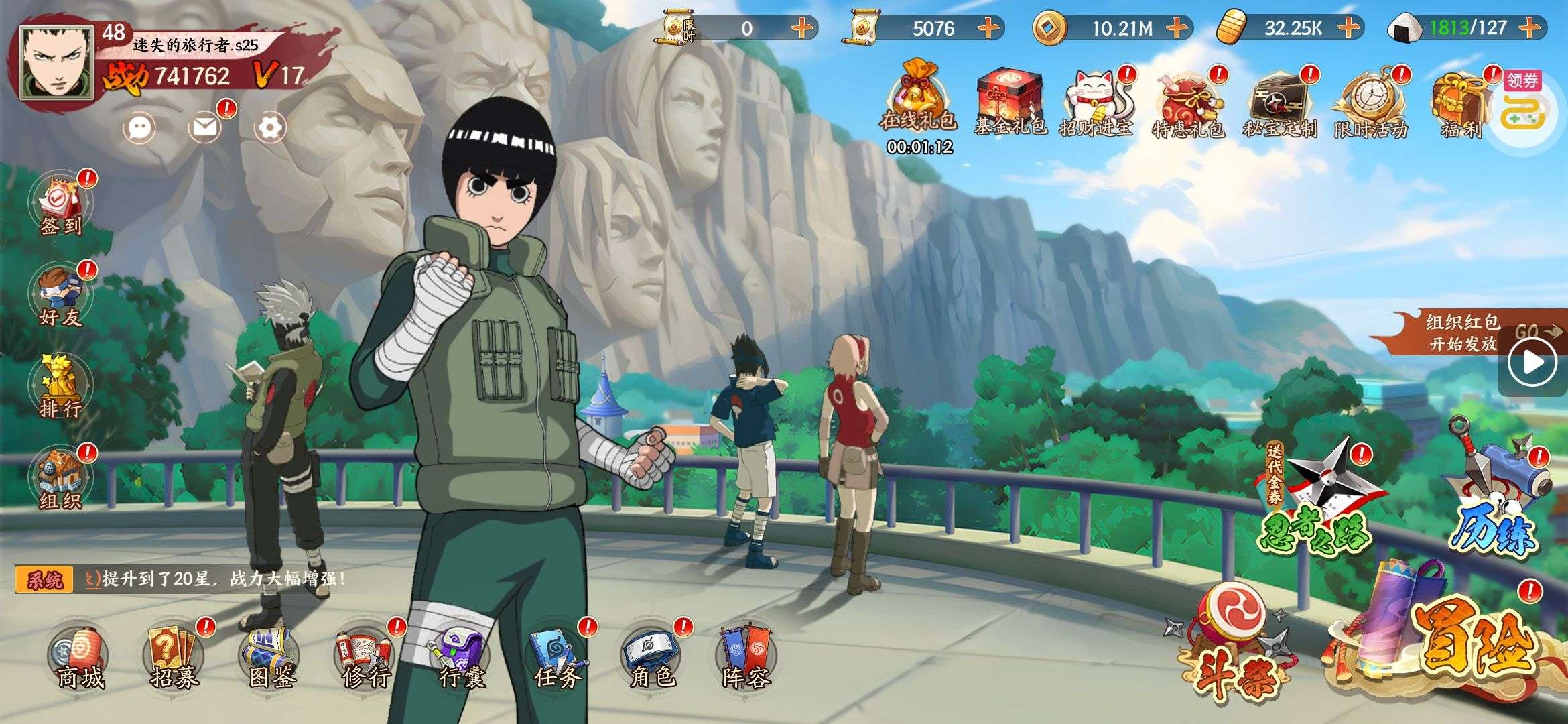Open the 历练 trials
This screenshot has width=1568, height=724.
[x=1501, y=496]
